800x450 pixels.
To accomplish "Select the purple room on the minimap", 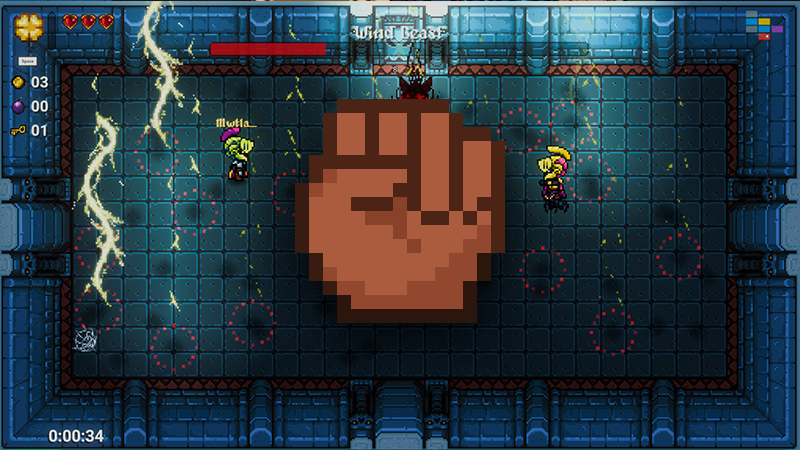I will [x=777, y=29].
